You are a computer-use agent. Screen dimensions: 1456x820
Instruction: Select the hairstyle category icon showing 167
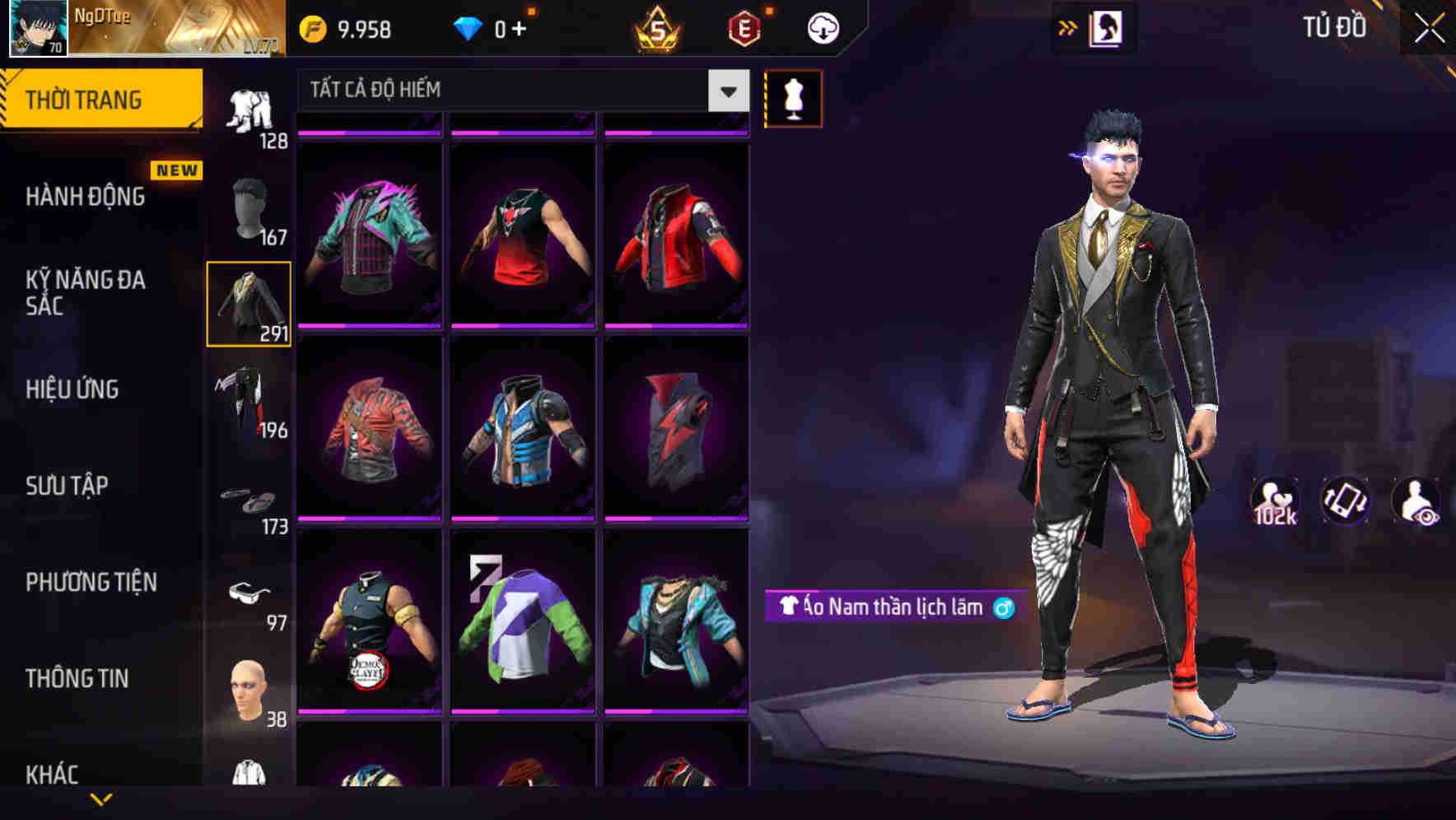[250, 206]
